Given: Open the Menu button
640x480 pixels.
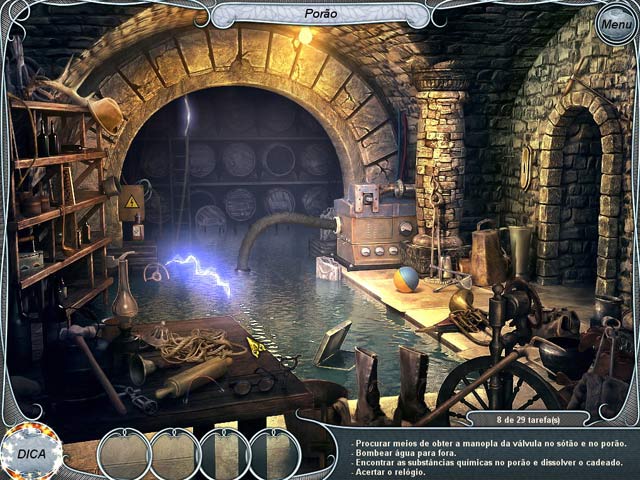Looking at the screenshot, I should coord(616,25).
